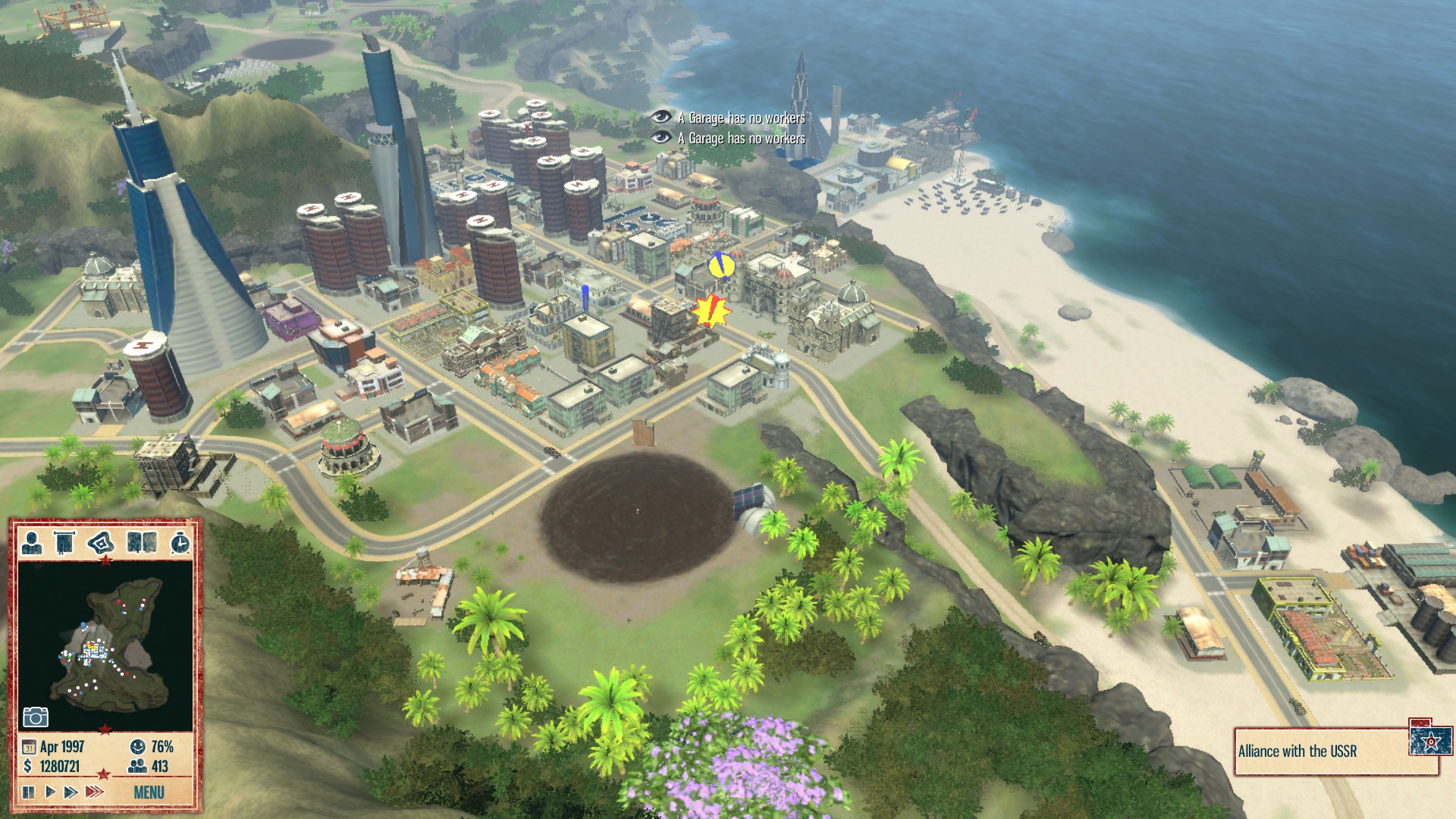1456x819 pixels.
Task: Click the 'A Garage has no workers' message
Action: click(x=741, y=119)
